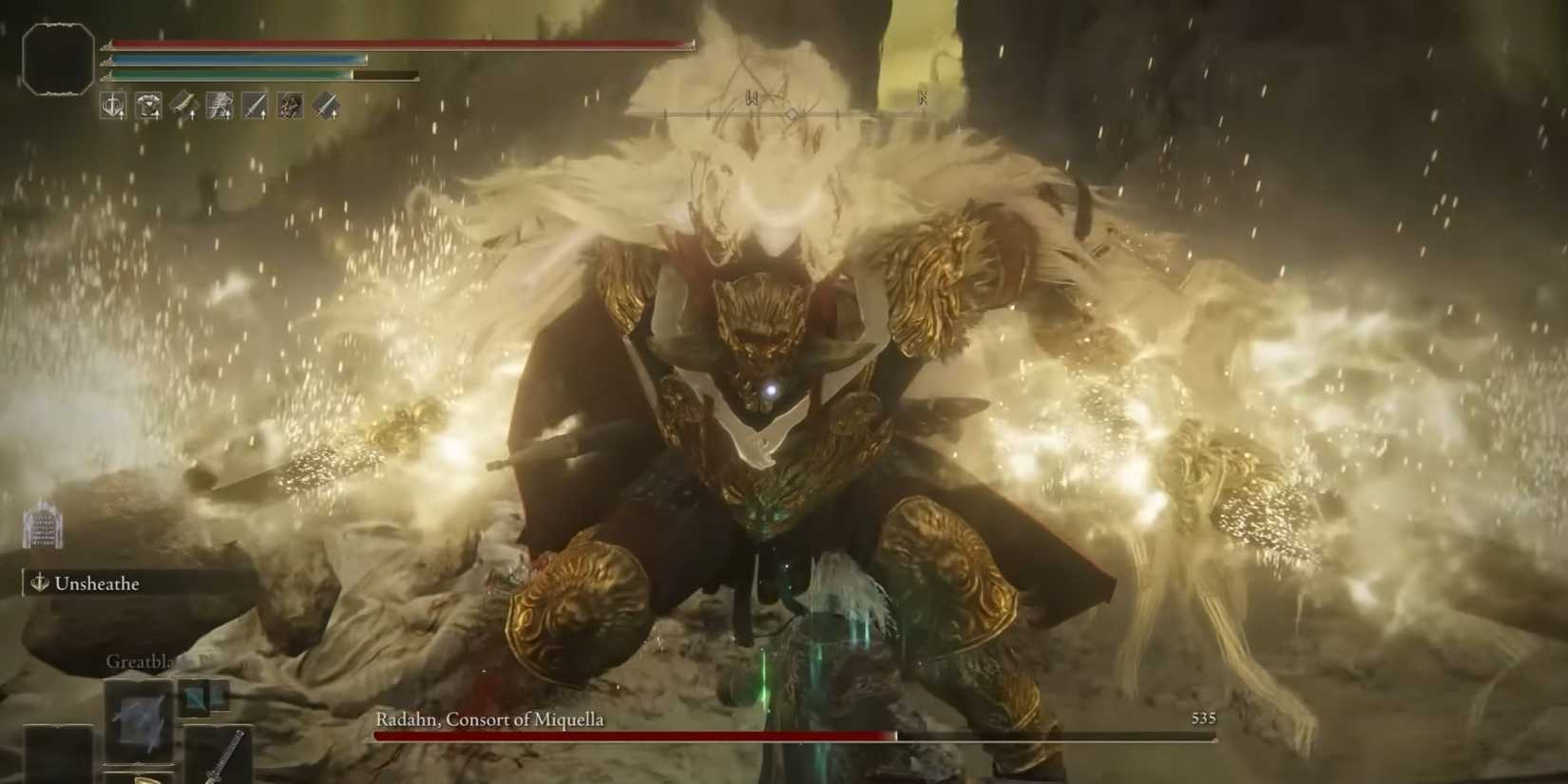Click the dagger buff icon
Screen dimensions: 1568x784
tap(253, 105)
